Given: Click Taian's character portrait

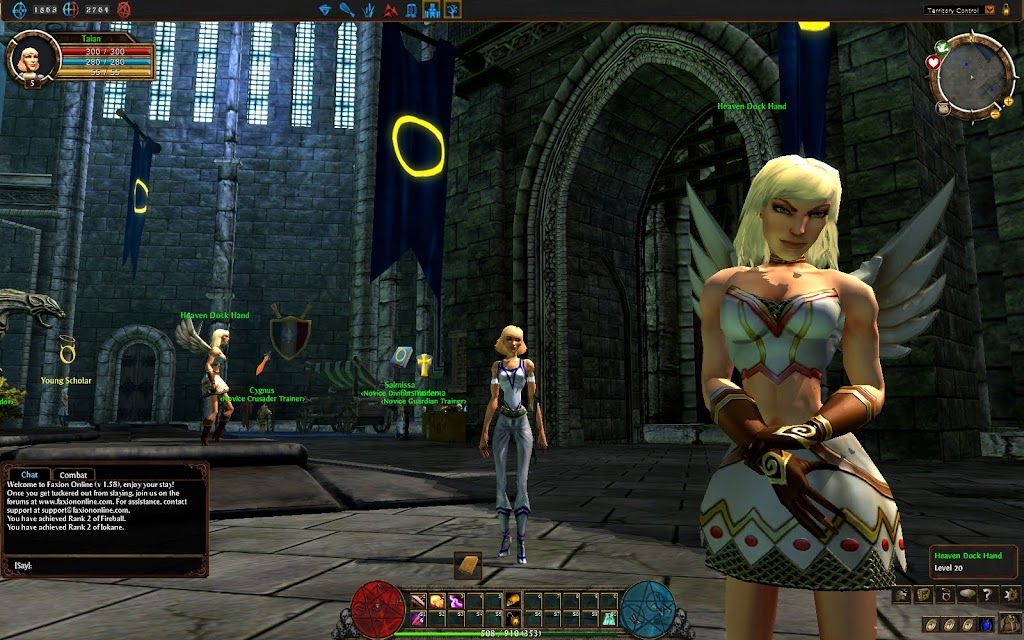Looking at the screenshot, I should click(27, 58).
